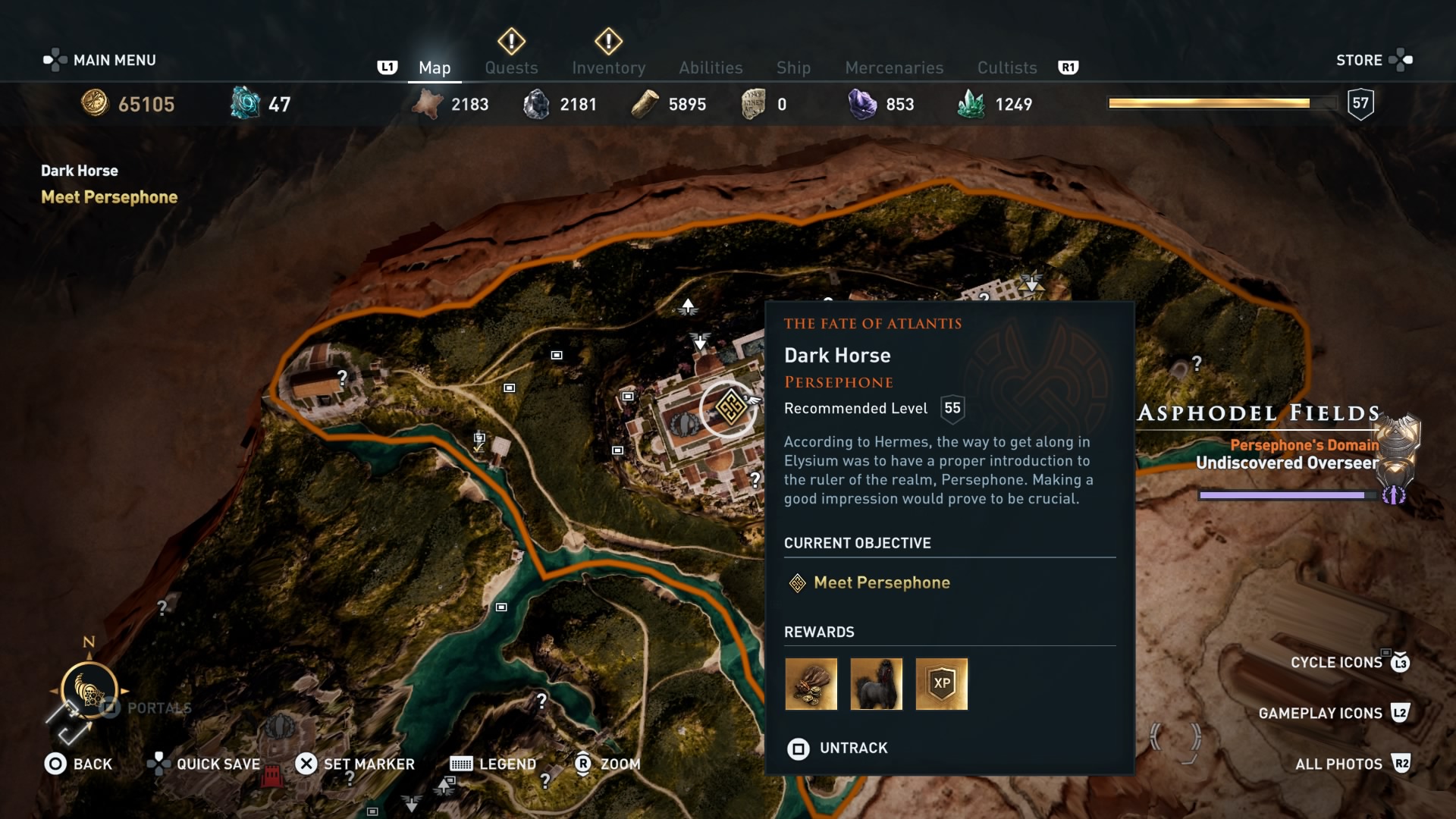This screenshot has width=1456, height=819.
Task: Click the black horse reward thumbnail
Action: tap(877, 684)
